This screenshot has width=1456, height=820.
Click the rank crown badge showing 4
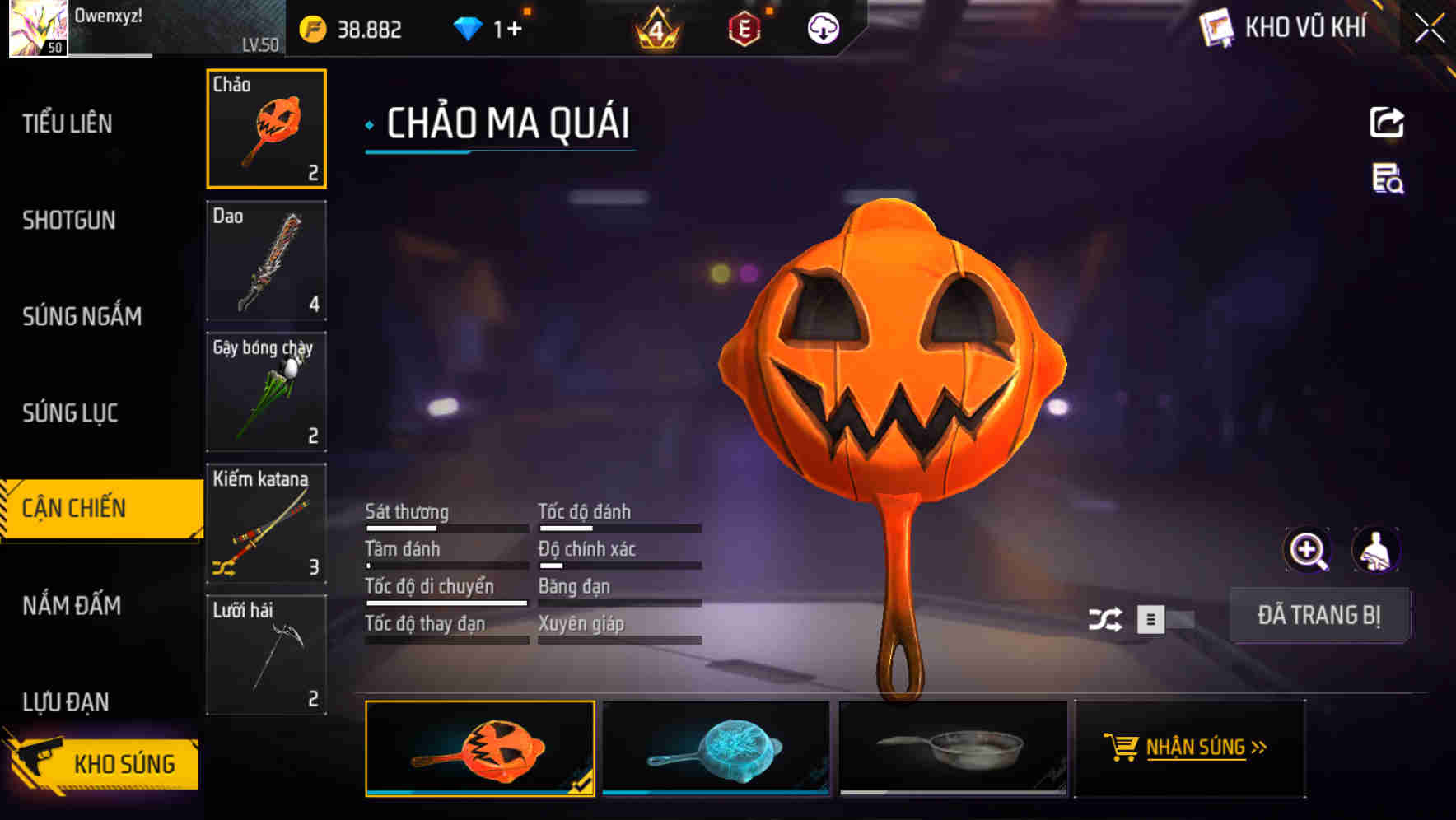pyautogui.click(x=658, y=26)
